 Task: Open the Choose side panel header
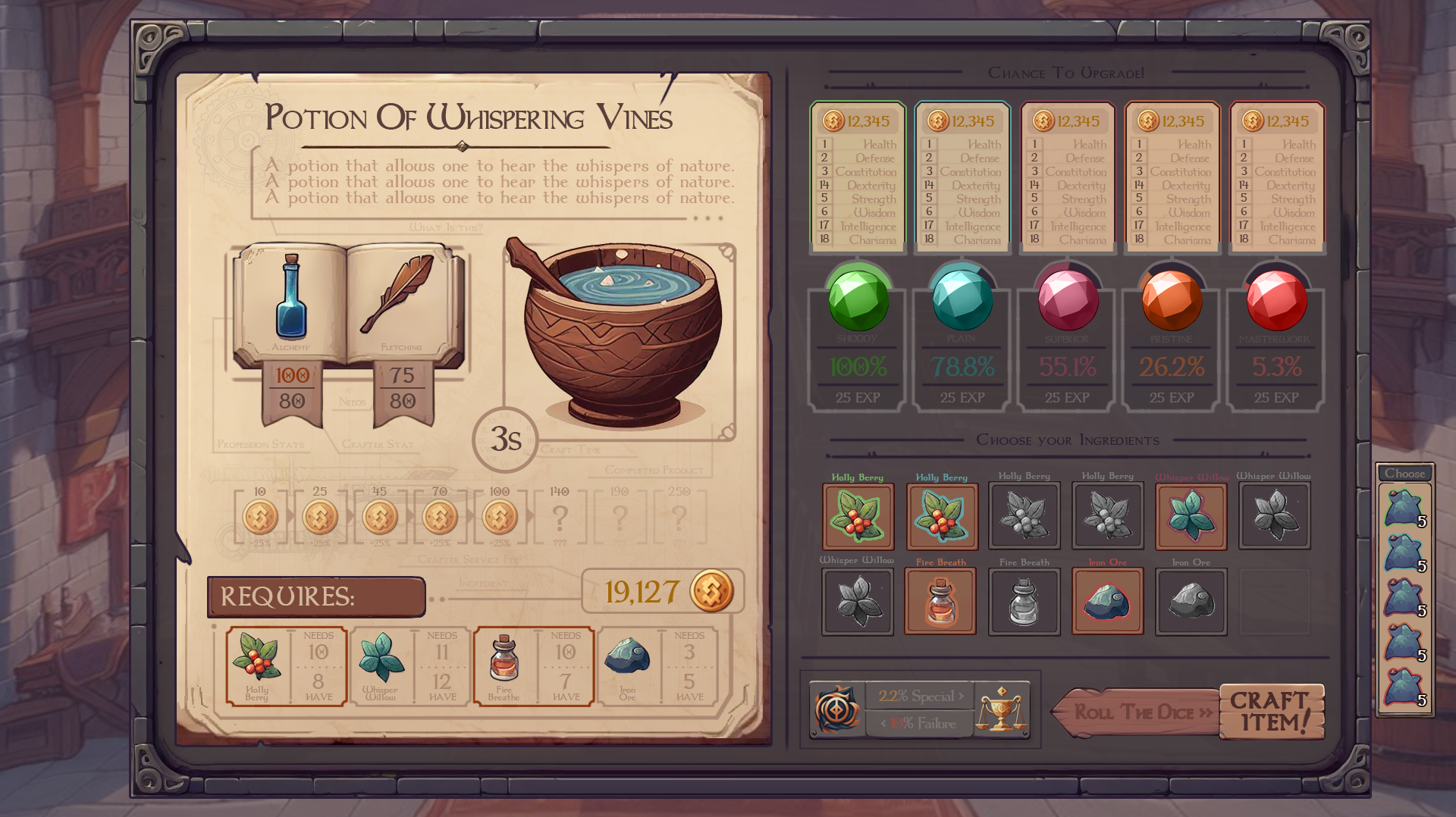click(x=1404, y=473)
